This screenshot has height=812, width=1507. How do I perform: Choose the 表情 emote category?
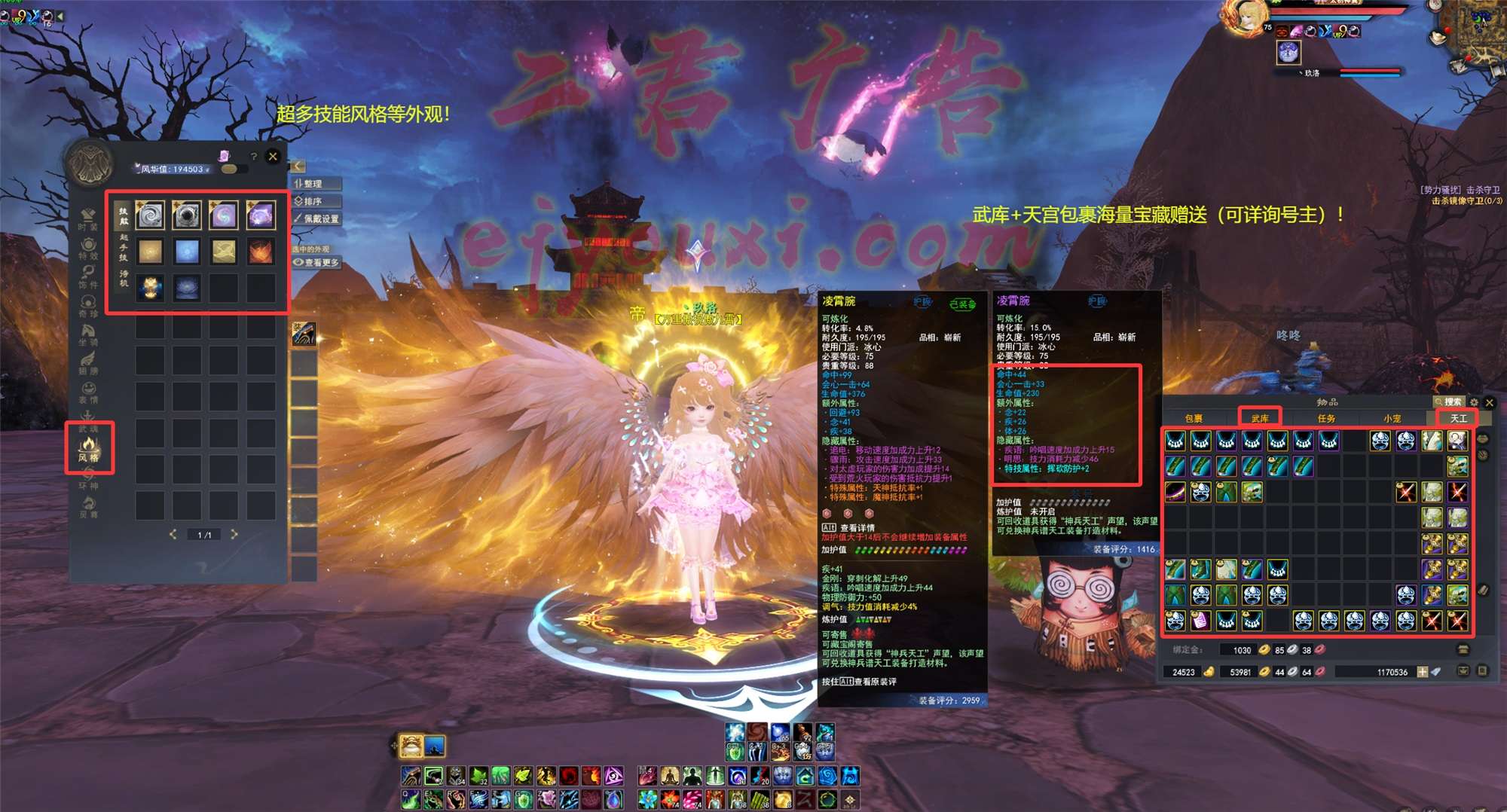pyautogui.click(x=88, y=392)
